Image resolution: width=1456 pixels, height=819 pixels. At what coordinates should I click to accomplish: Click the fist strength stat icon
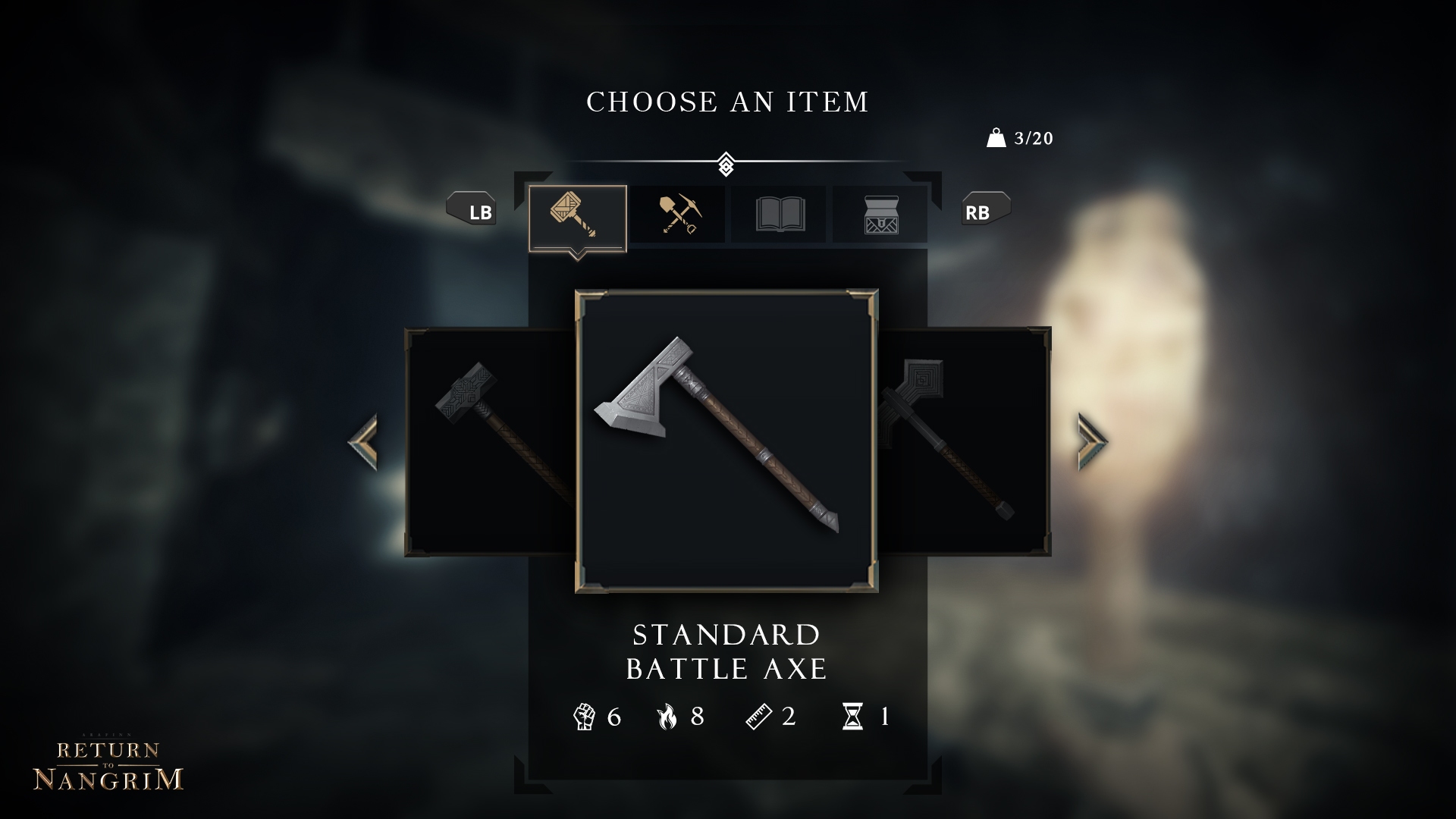coord(584,715)
